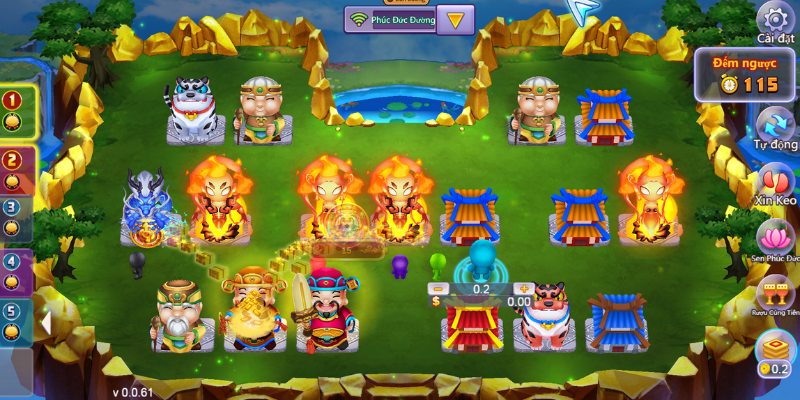
Task: Toggle the Tự động auto mode
Action: click(x=776, y=126)
